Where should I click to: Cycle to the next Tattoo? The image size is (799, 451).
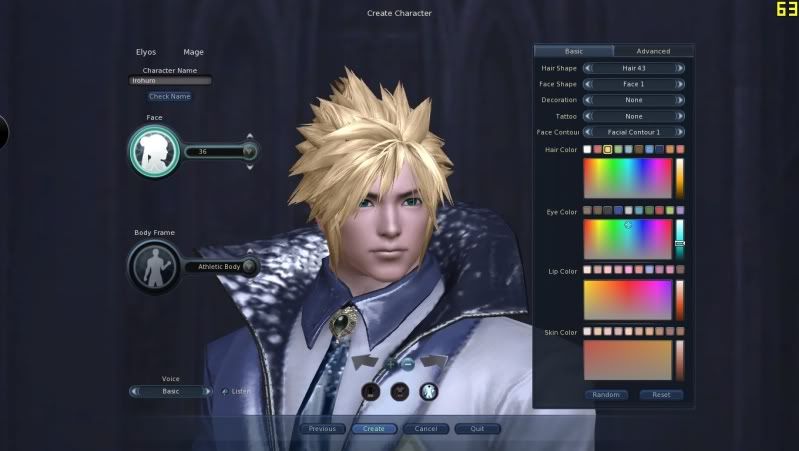pyautogui.click(x=680, y=116)
